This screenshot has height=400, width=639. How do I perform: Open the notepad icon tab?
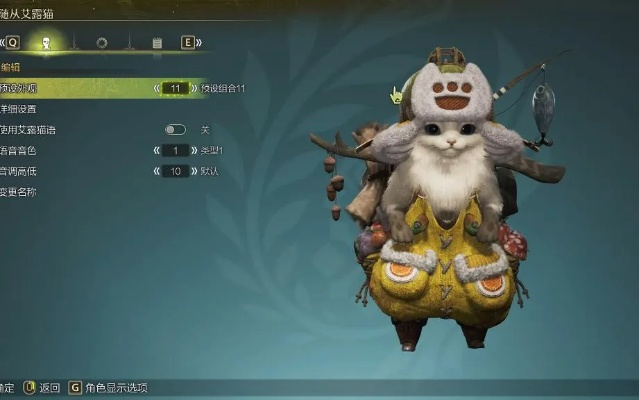(x=157, y=43)
